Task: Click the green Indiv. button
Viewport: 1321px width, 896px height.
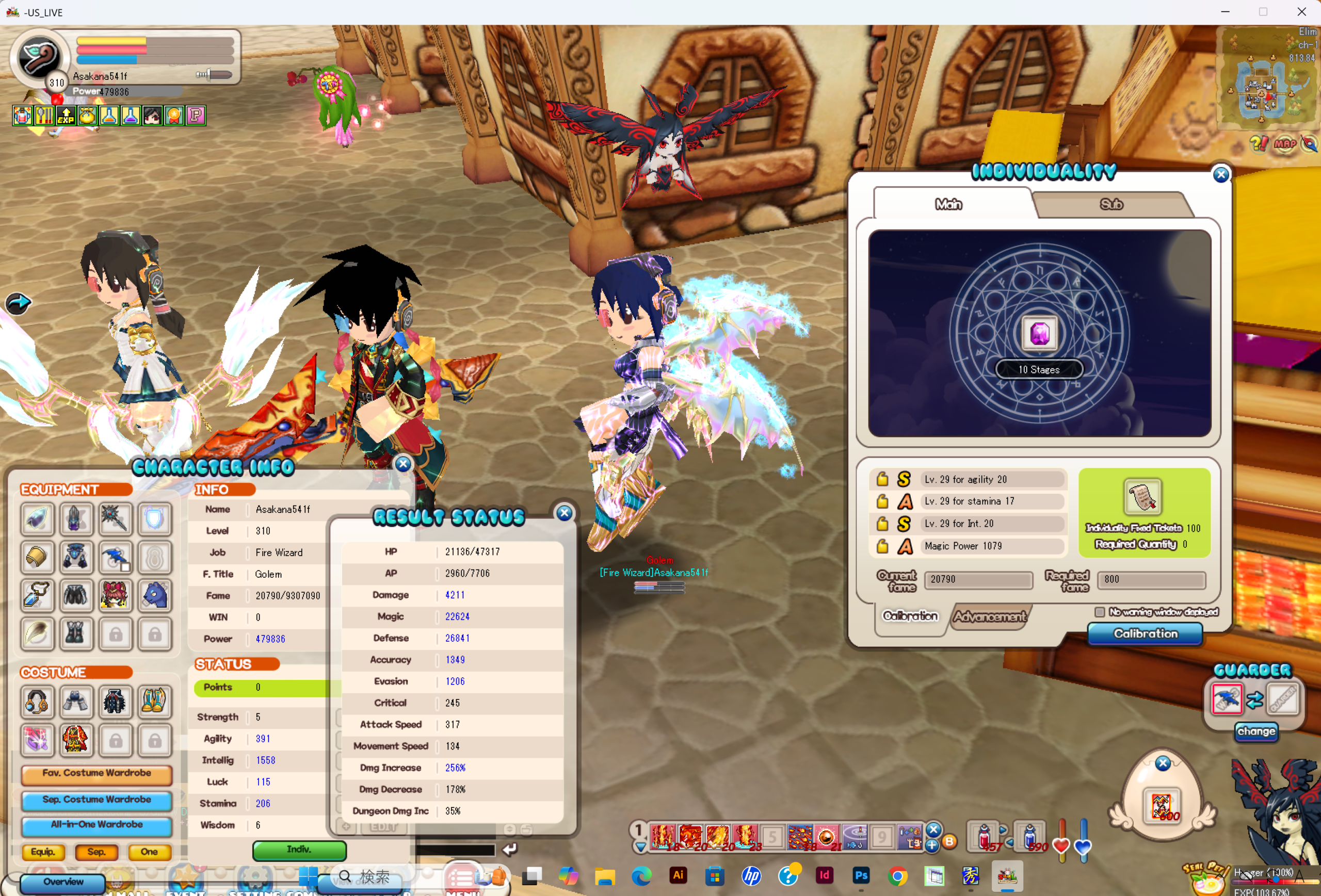Action: click(x=299, y=850)
